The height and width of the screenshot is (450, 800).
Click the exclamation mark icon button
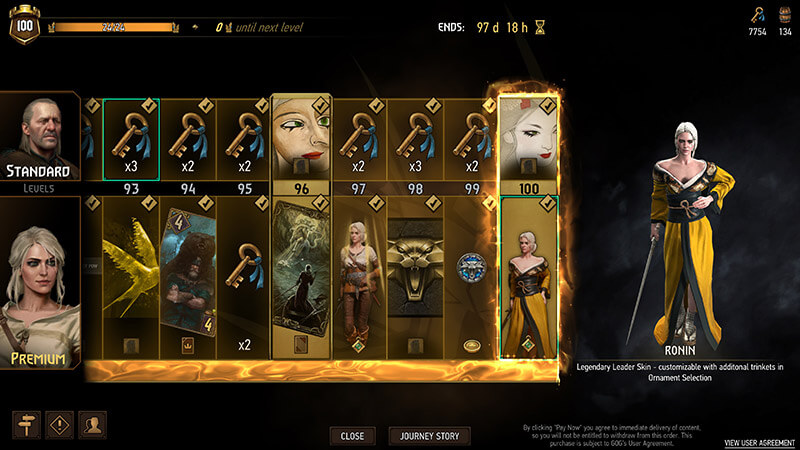60,423
